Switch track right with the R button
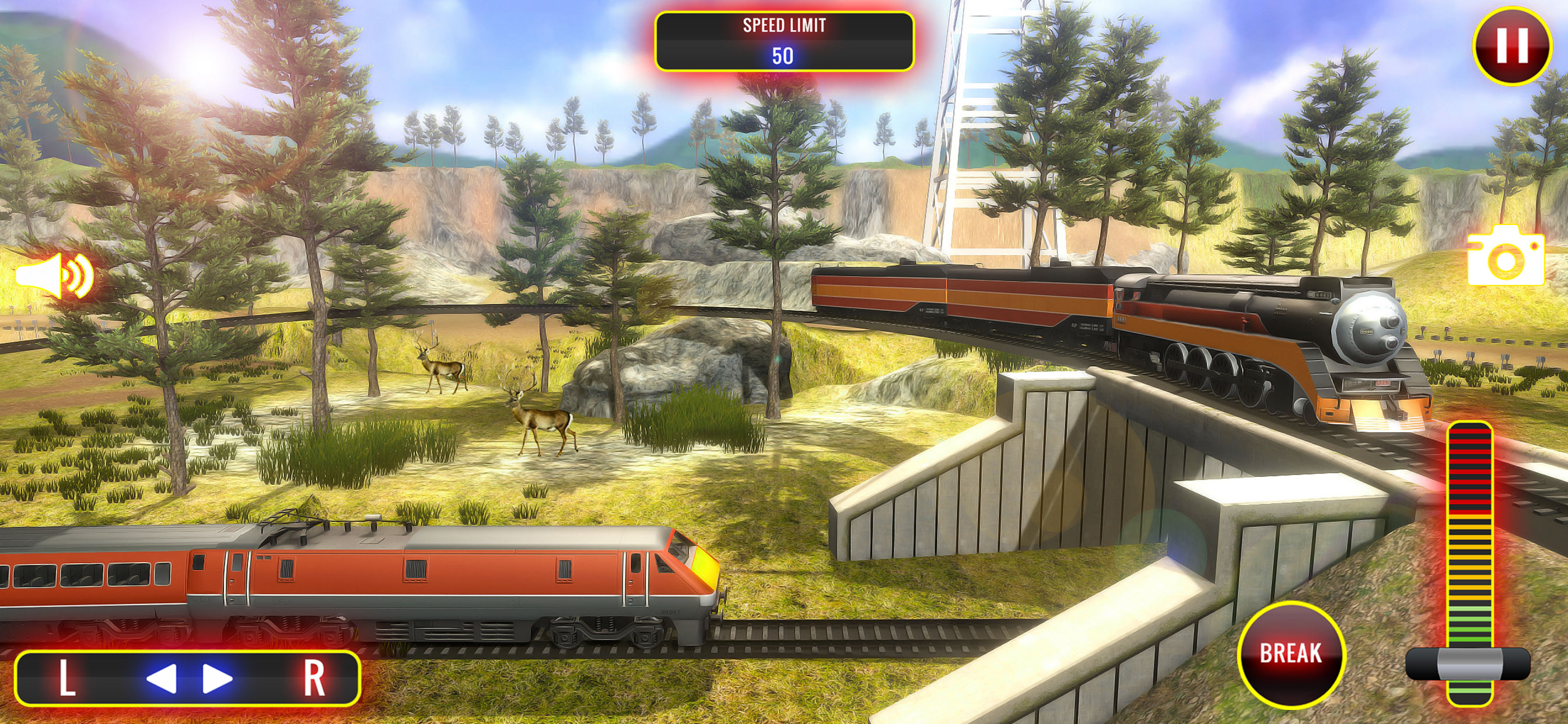1568x724 pixels. pyautogui.click(x=314, y=678)
